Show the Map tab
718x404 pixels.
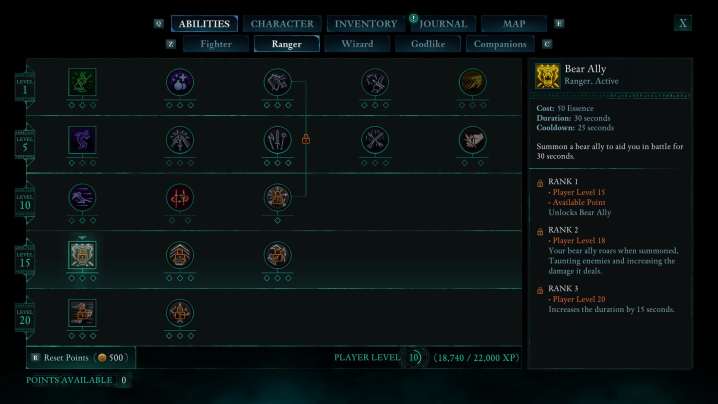[x=513, y=23]
